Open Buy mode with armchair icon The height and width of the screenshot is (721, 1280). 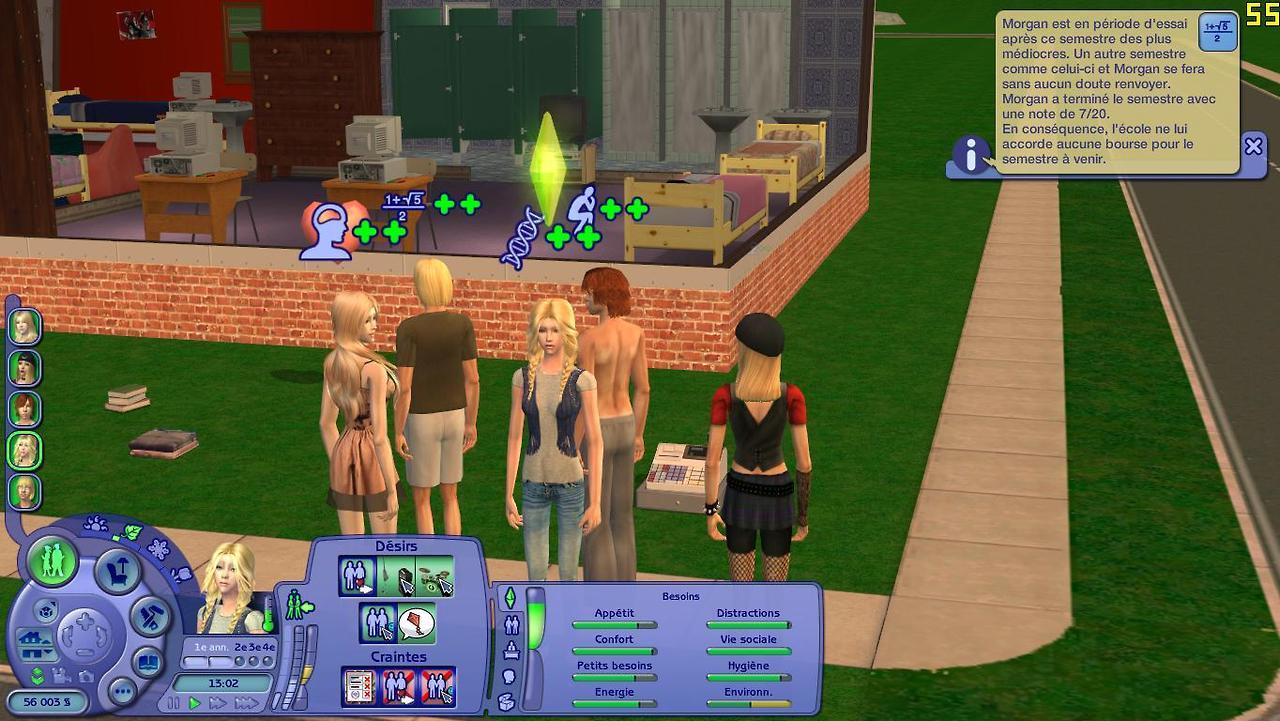118,572
